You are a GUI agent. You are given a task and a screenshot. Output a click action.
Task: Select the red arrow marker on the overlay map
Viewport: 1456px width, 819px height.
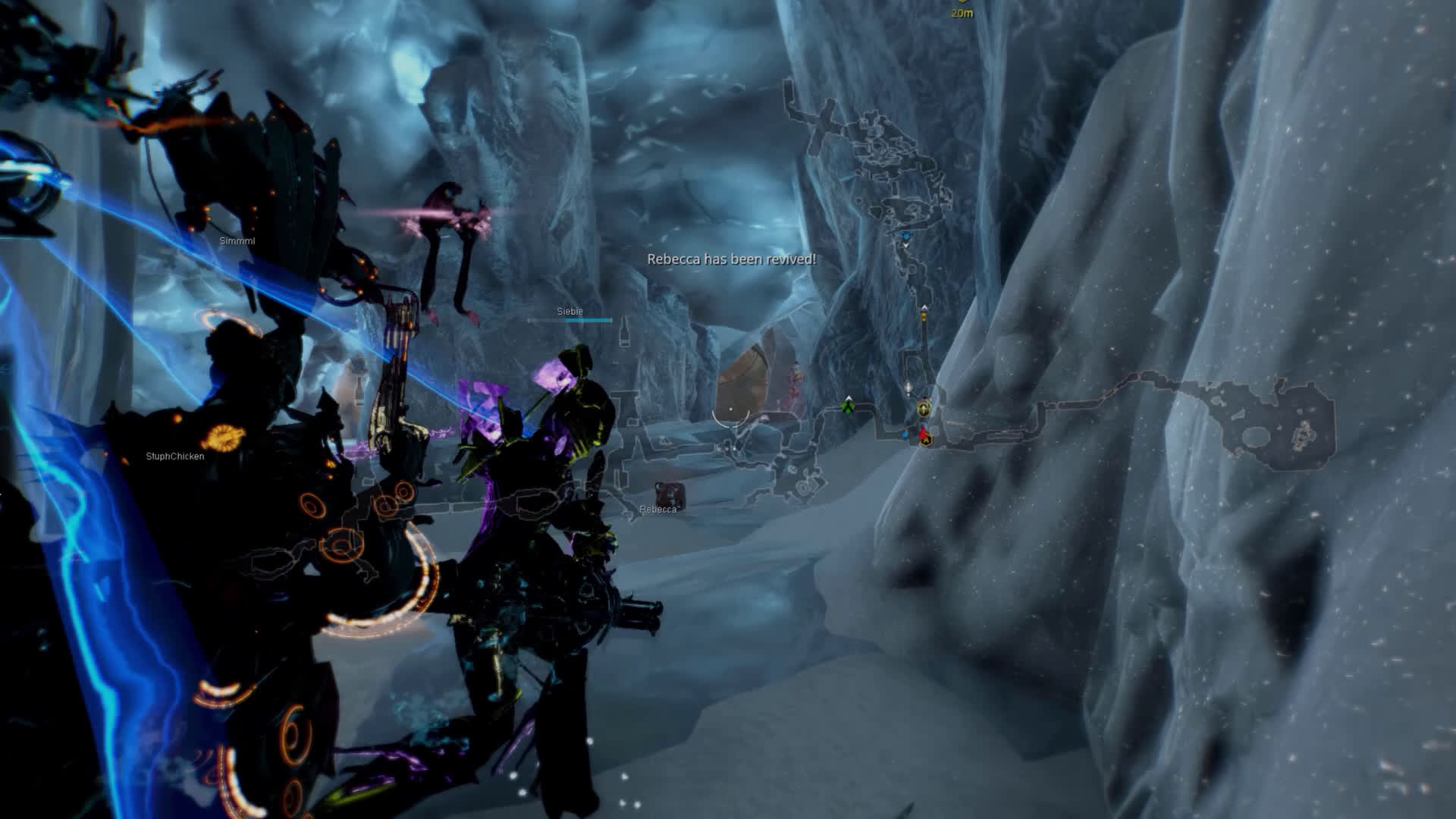tap(924, 435)
